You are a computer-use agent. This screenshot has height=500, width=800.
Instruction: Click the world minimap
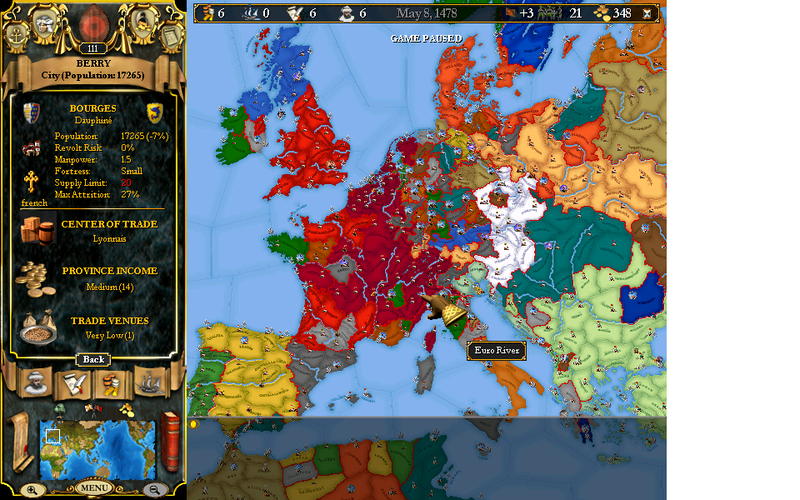tap(97, 447)
